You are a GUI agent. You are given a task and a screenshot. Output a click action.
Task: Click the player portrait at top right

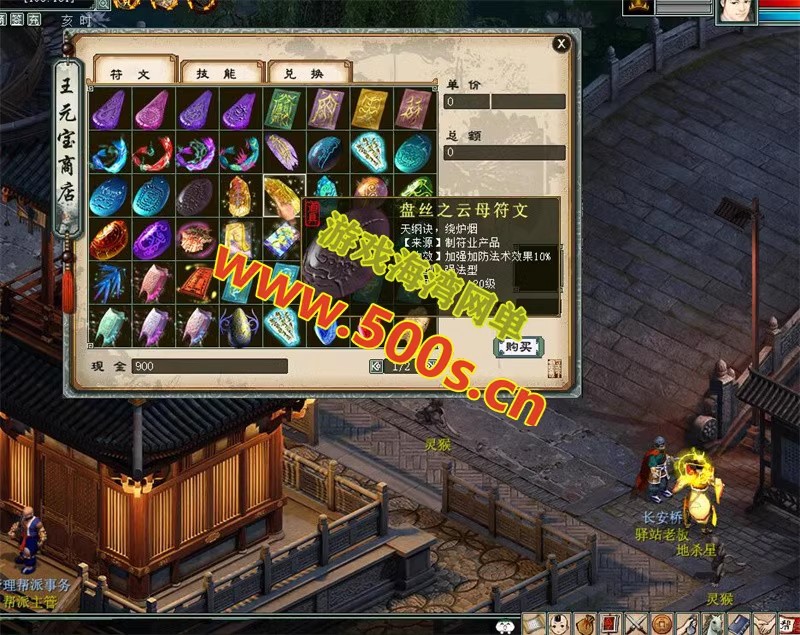pyautogui.click(x=735, y=11)
